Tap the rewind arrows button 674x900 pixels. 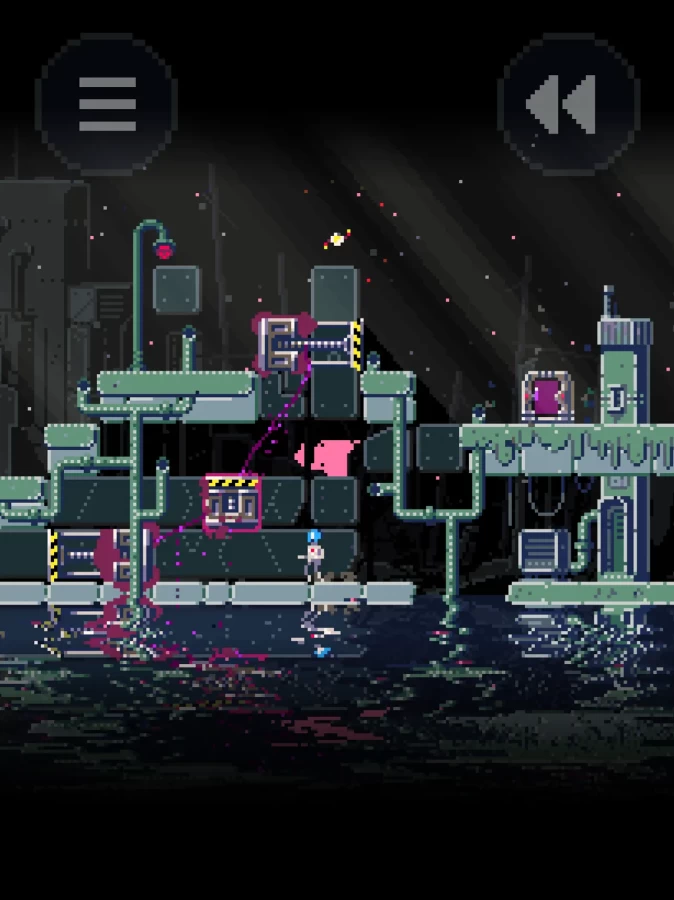click(566, 103)
